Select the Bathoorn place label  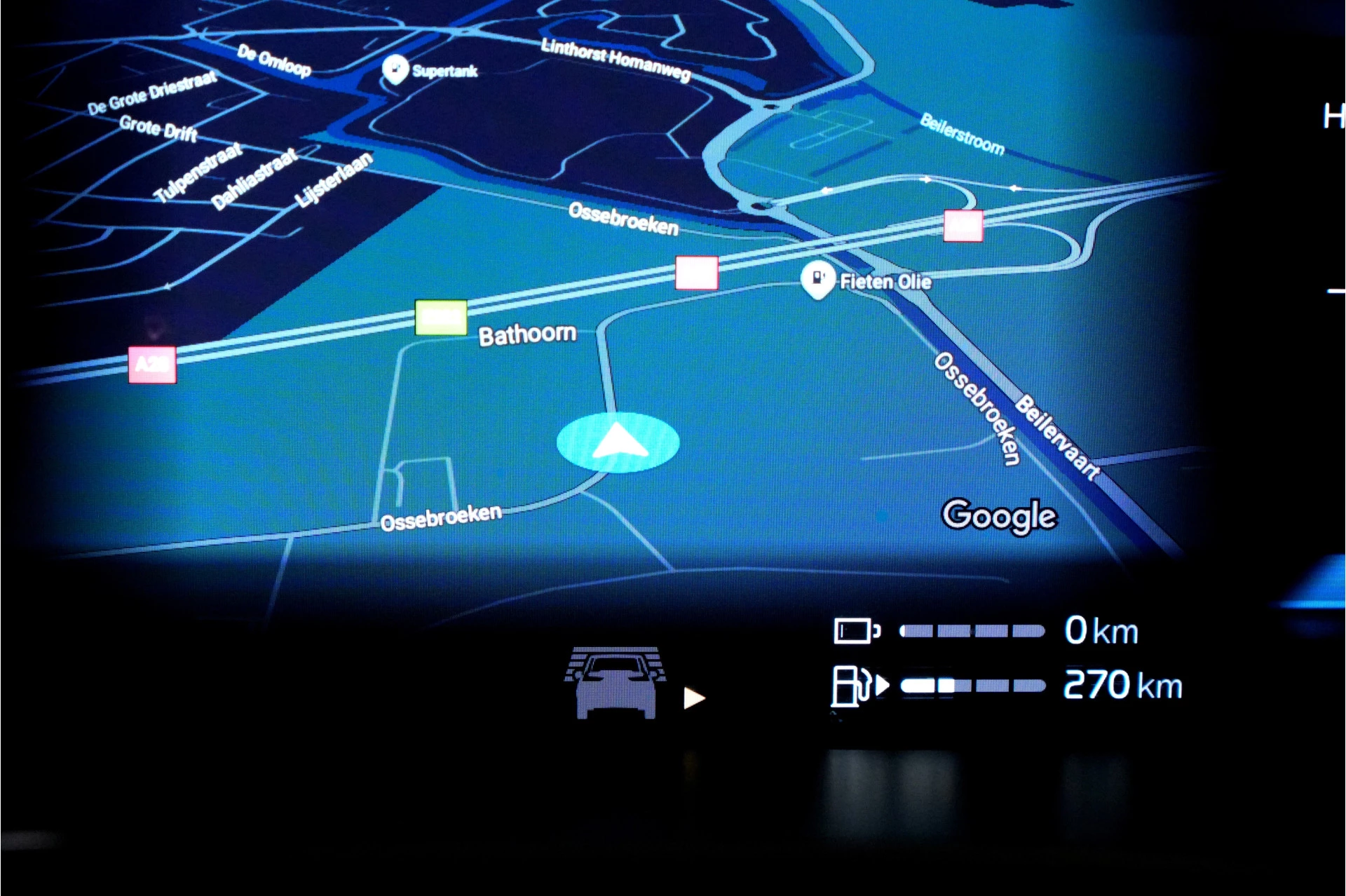tap(527, 334)
